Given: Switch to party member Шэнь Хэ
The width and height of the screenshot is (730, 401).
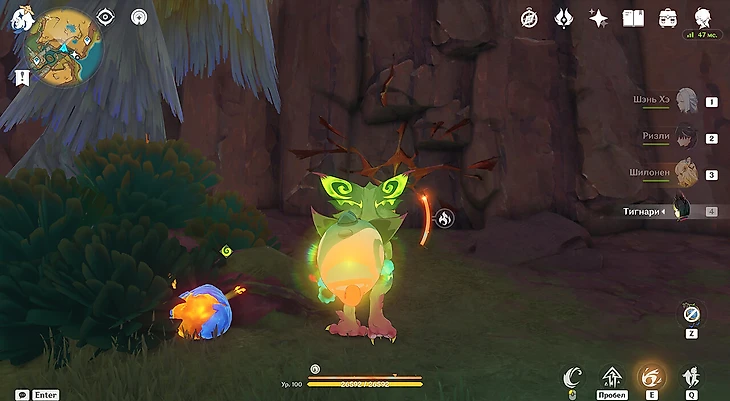Looking at the screenshot, I should [685, 101].
